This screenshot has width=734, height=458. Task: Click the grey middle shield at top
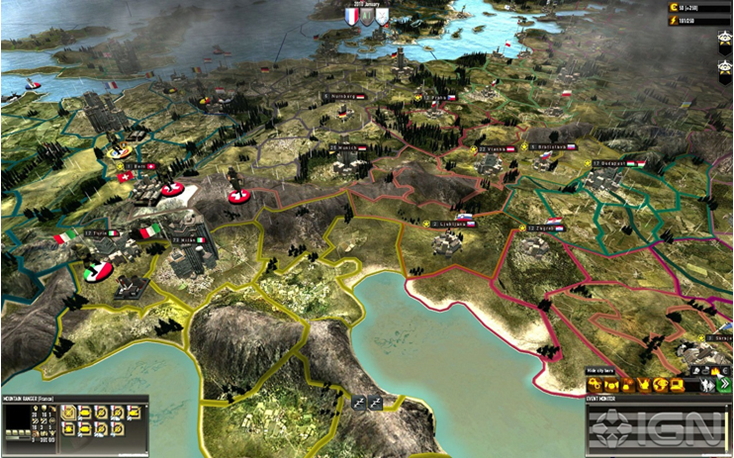[x=366, y=15]
